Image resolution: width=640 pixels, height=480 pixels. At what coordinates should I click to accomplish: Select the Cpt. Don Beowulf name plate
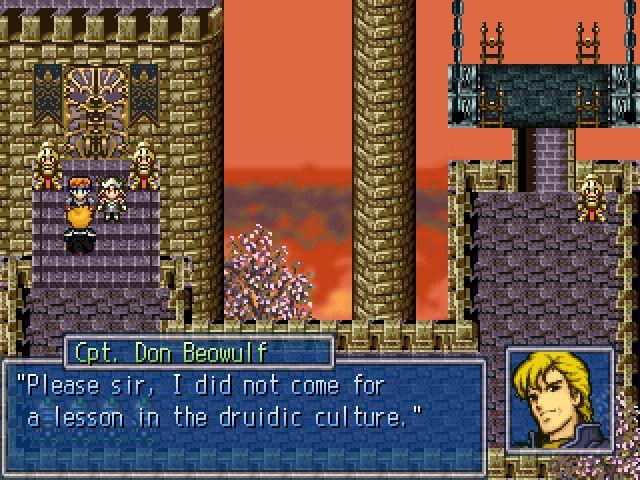pyautogui.click(x=198, y=353)
